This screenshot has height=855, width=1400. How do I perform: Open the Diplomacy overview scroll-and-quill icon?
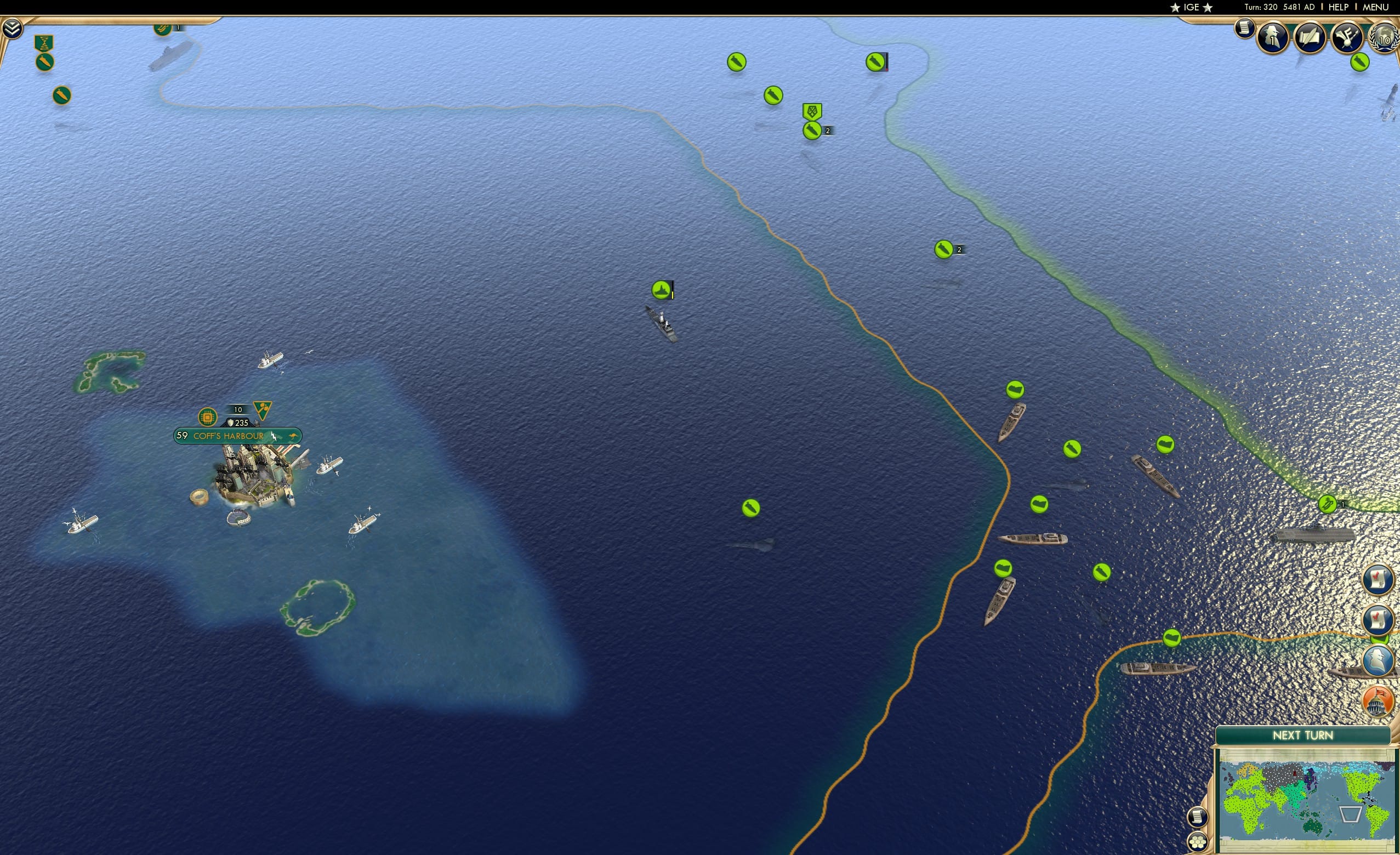pos(1311,36)
